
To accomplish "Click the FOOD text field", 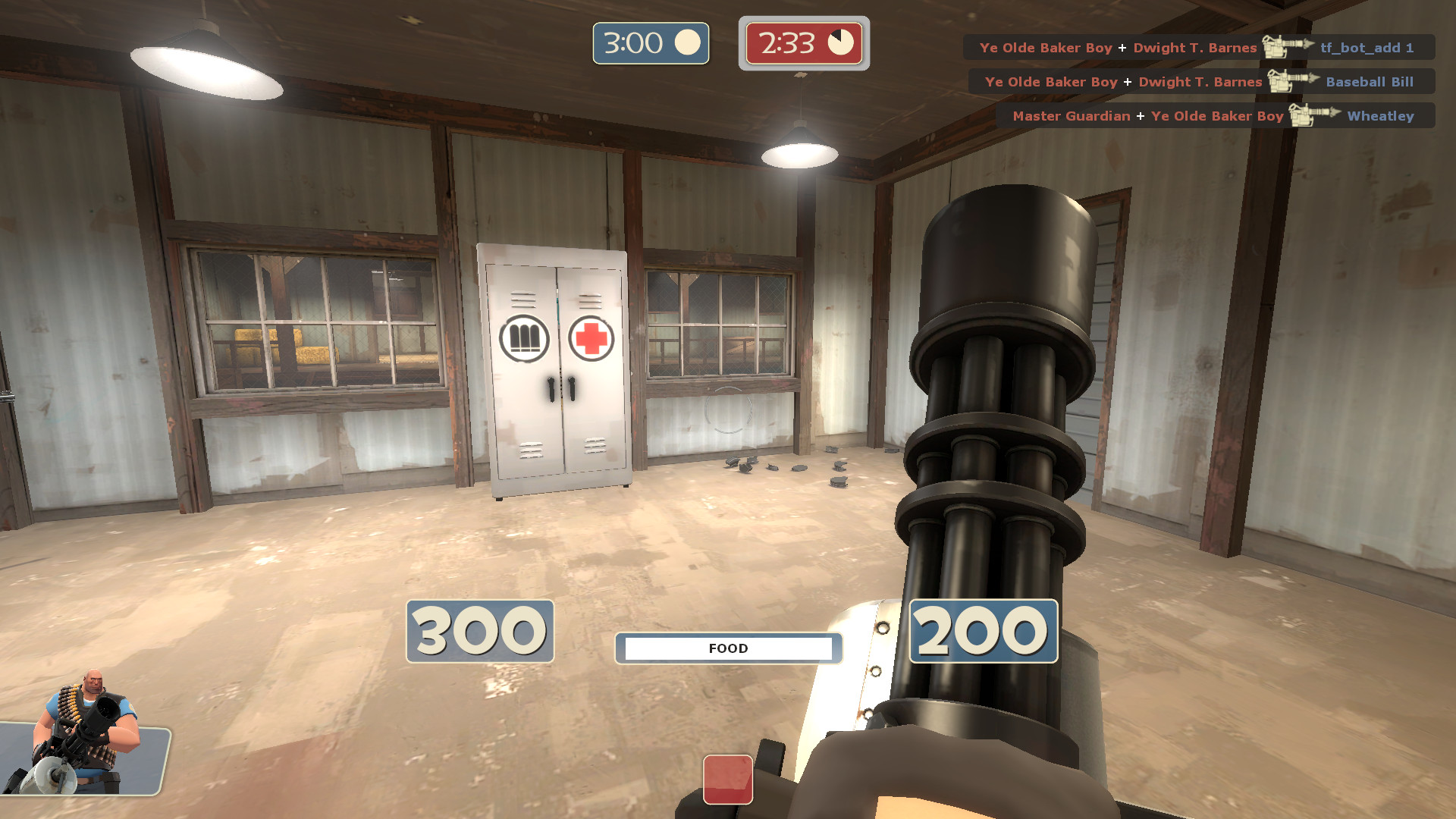I will 728,648.
